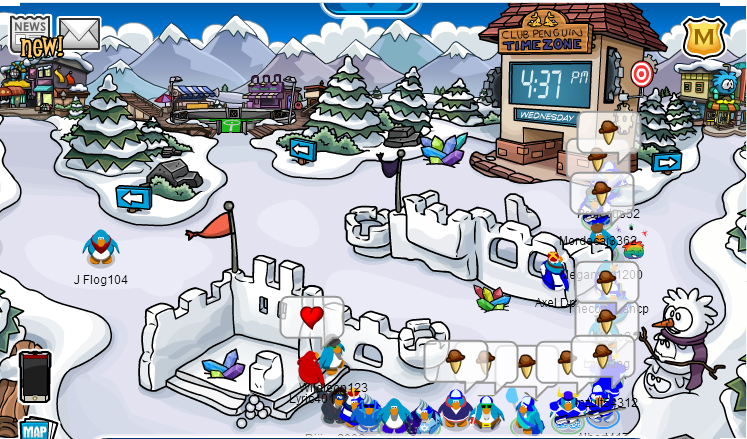Open the Map
Image resolution: width=747 pixels, height=439 pixels.
pyautogui.click(x=34, y=430)
